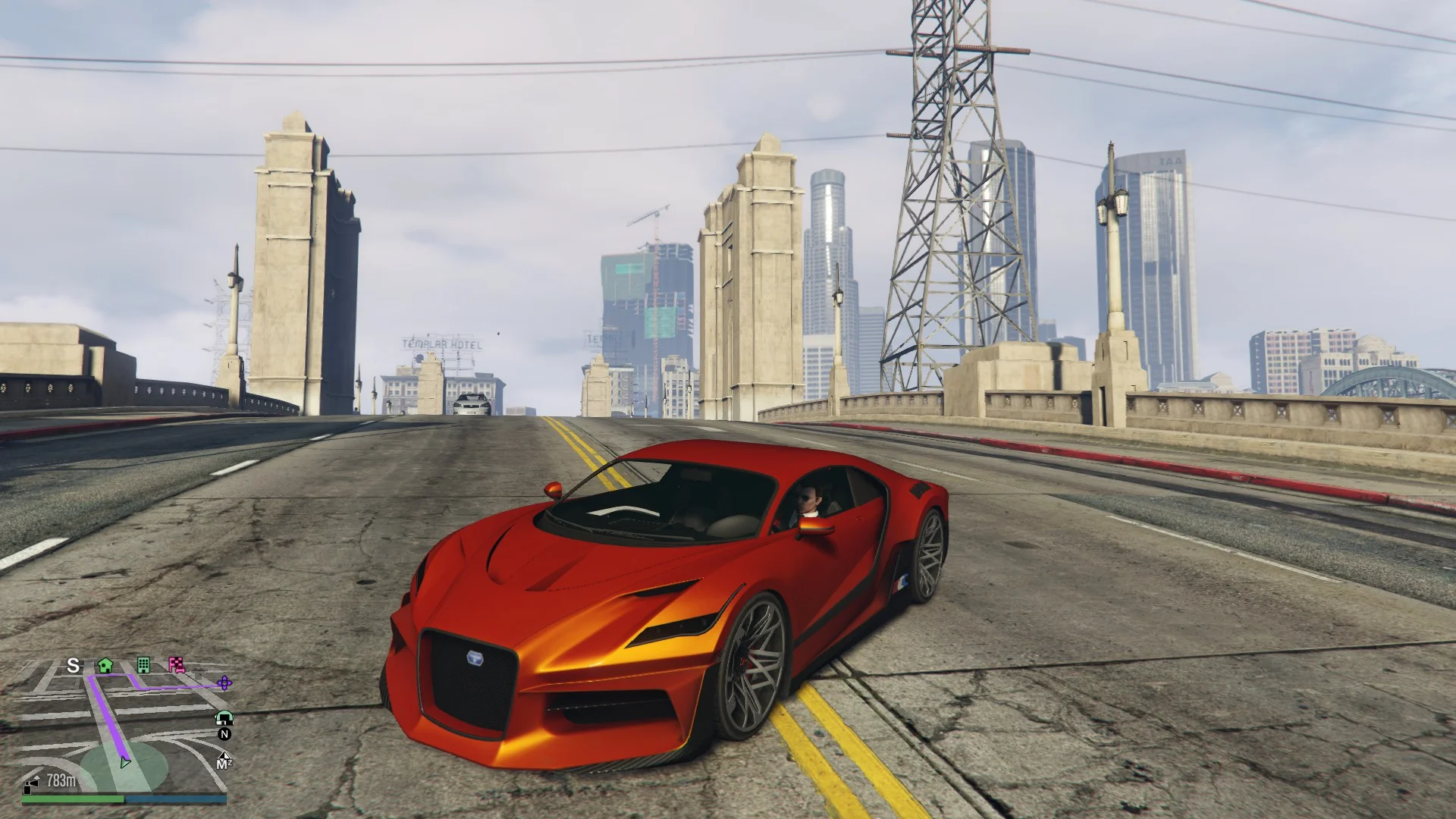
Task: Click the white S blip on minimap
Action: [x=74, y=665]
